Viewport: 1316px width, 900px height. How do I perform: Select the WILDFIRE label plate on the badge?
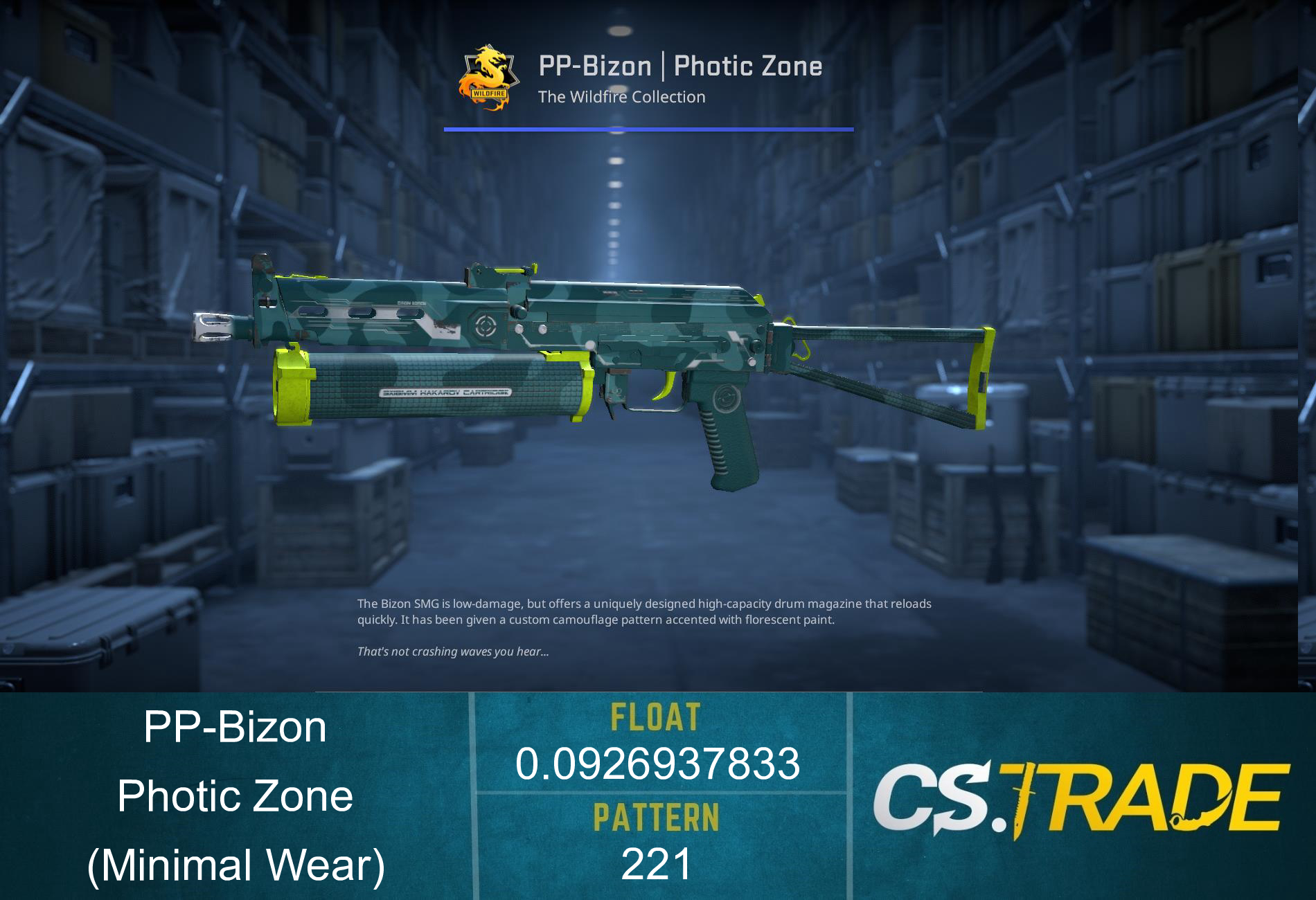(x=490, y=93)
